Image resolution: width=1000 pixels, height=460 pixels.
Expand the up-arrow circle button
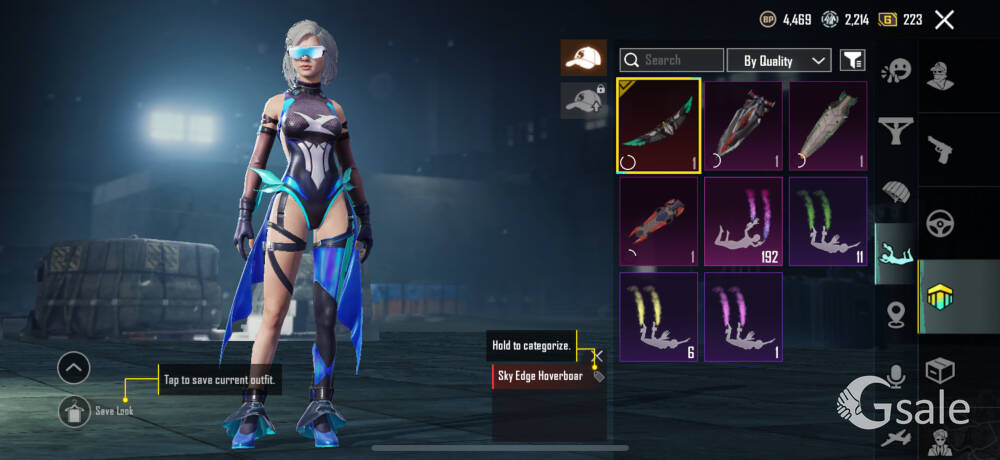coord(74,368)
